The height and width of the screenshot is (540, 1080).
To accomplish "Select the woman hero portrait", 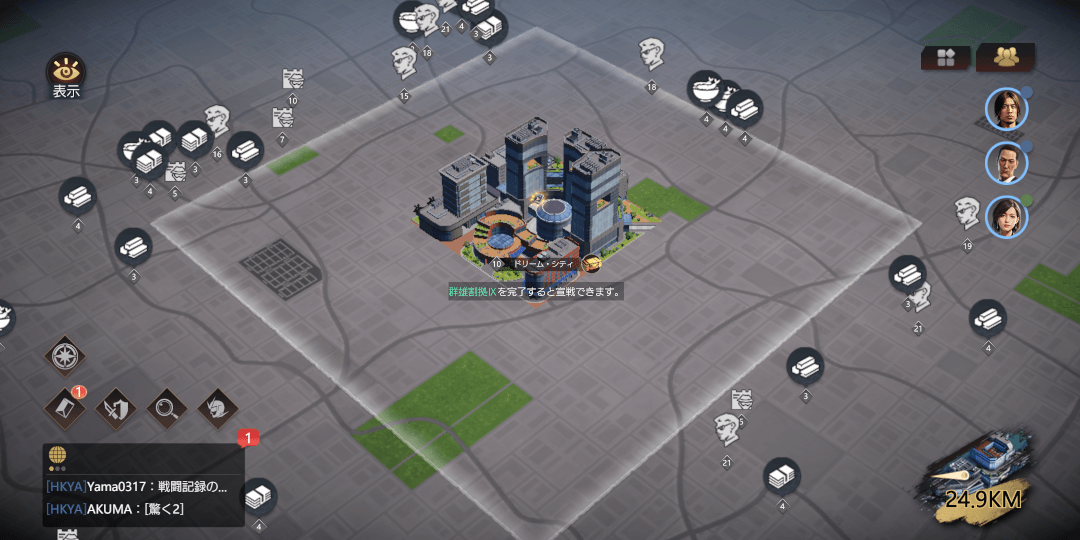I will [x=1006, y=217].
